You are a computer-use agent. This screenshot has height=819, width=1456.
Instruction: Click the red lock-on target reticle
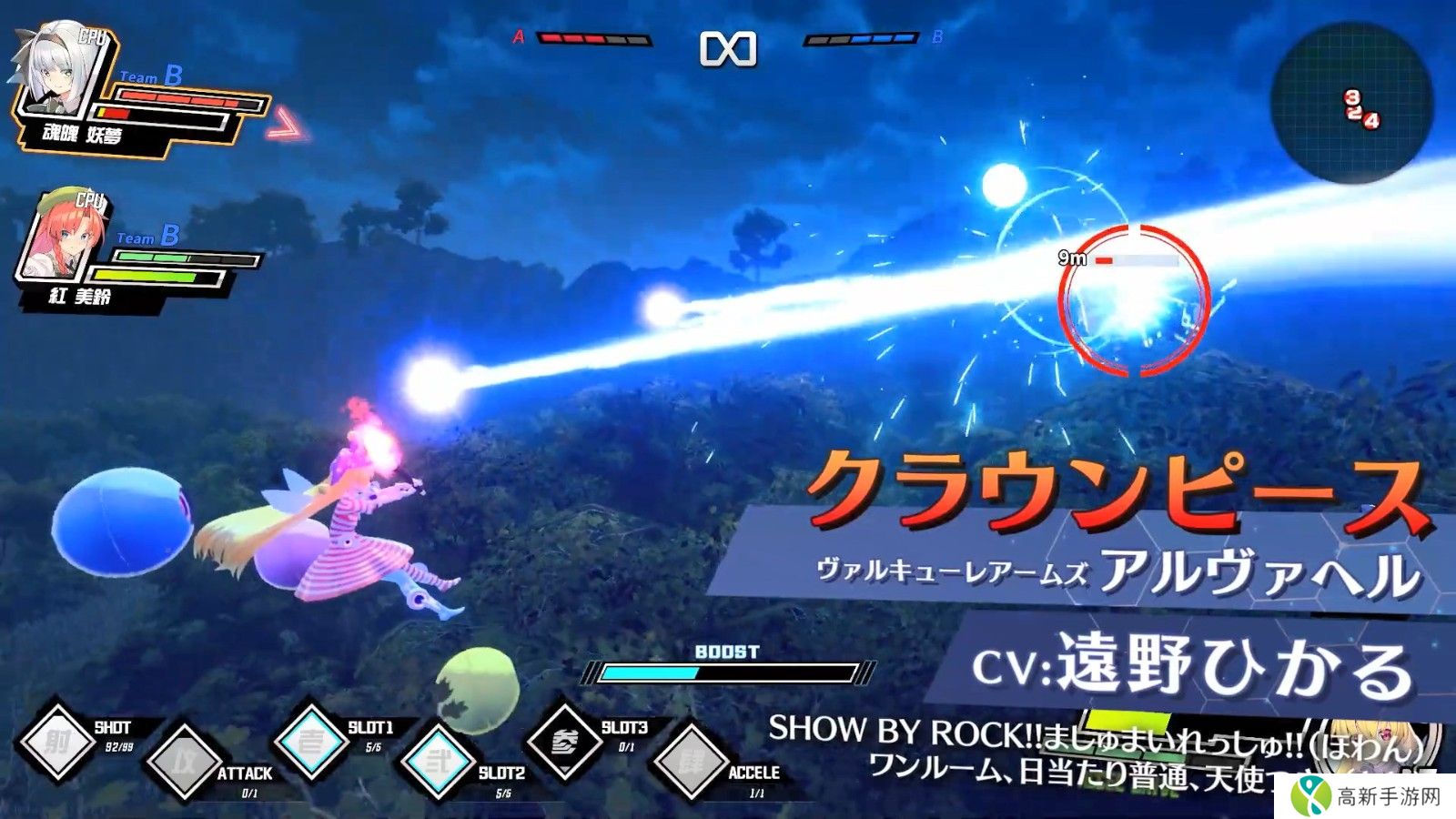(x=1134, y=299)
